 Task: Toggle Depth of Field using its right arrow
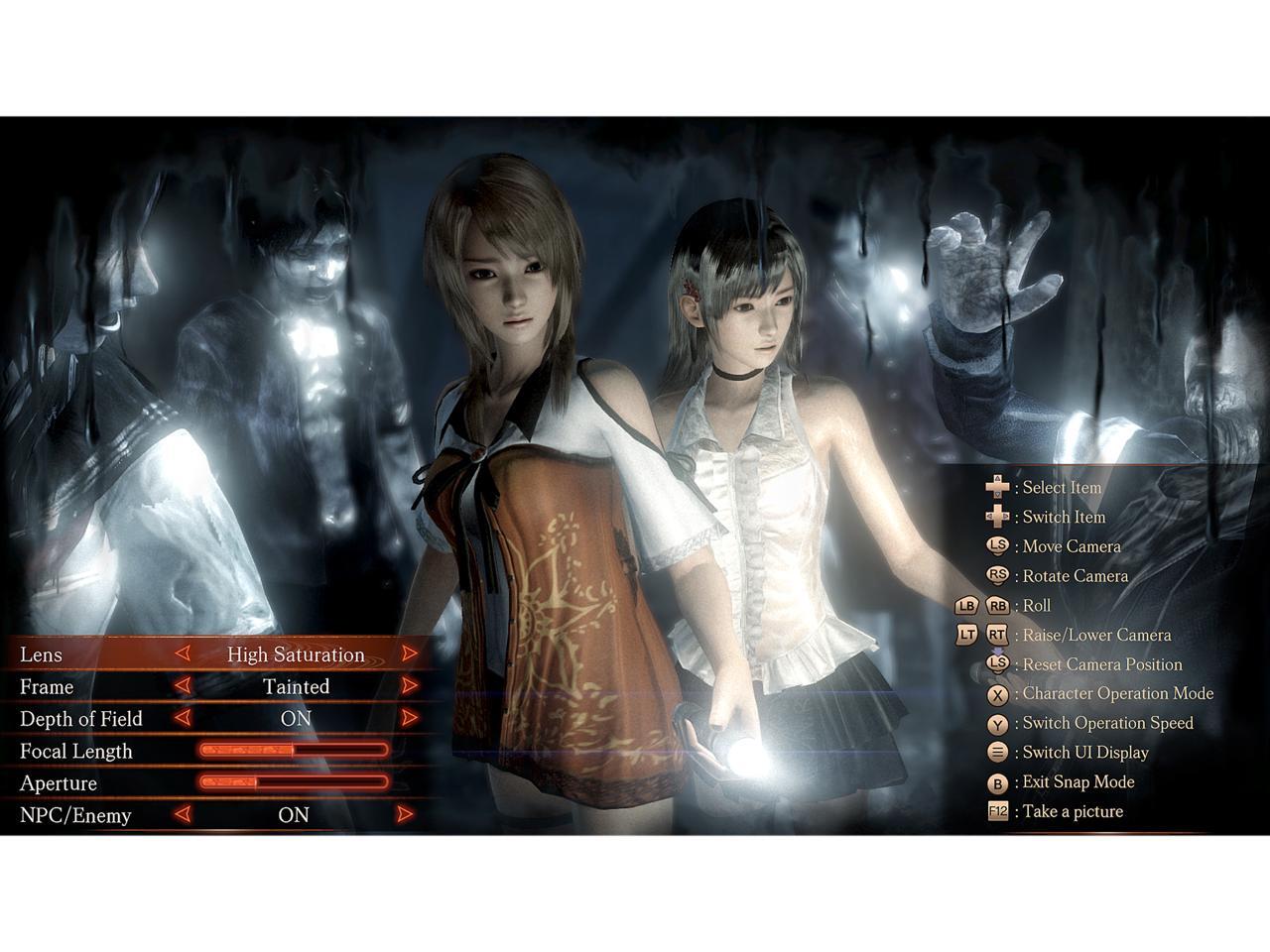pos(409,717)
